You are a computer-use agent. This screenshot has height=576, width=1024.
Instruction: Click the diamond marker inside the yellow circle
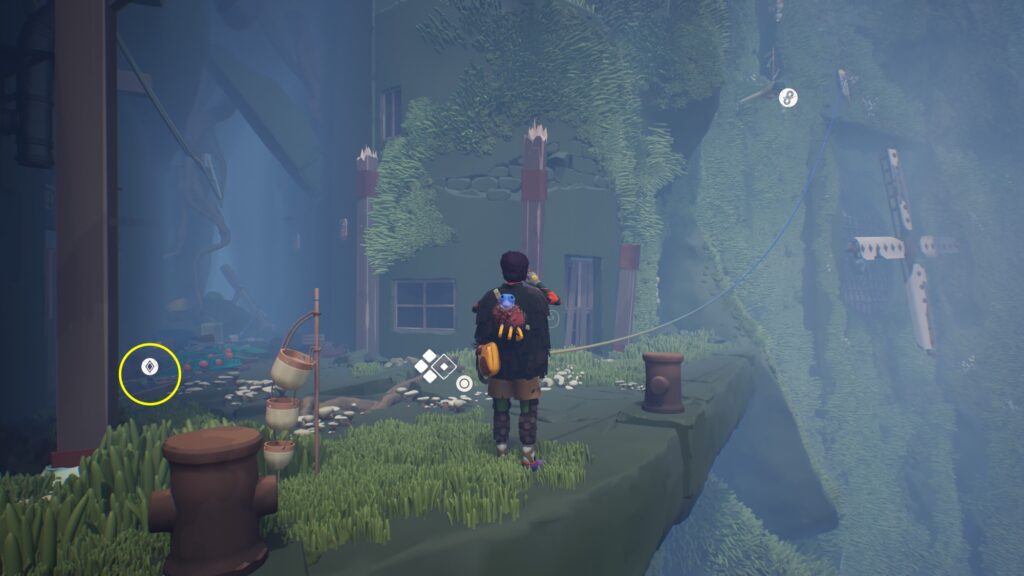(x=150, y=367)
